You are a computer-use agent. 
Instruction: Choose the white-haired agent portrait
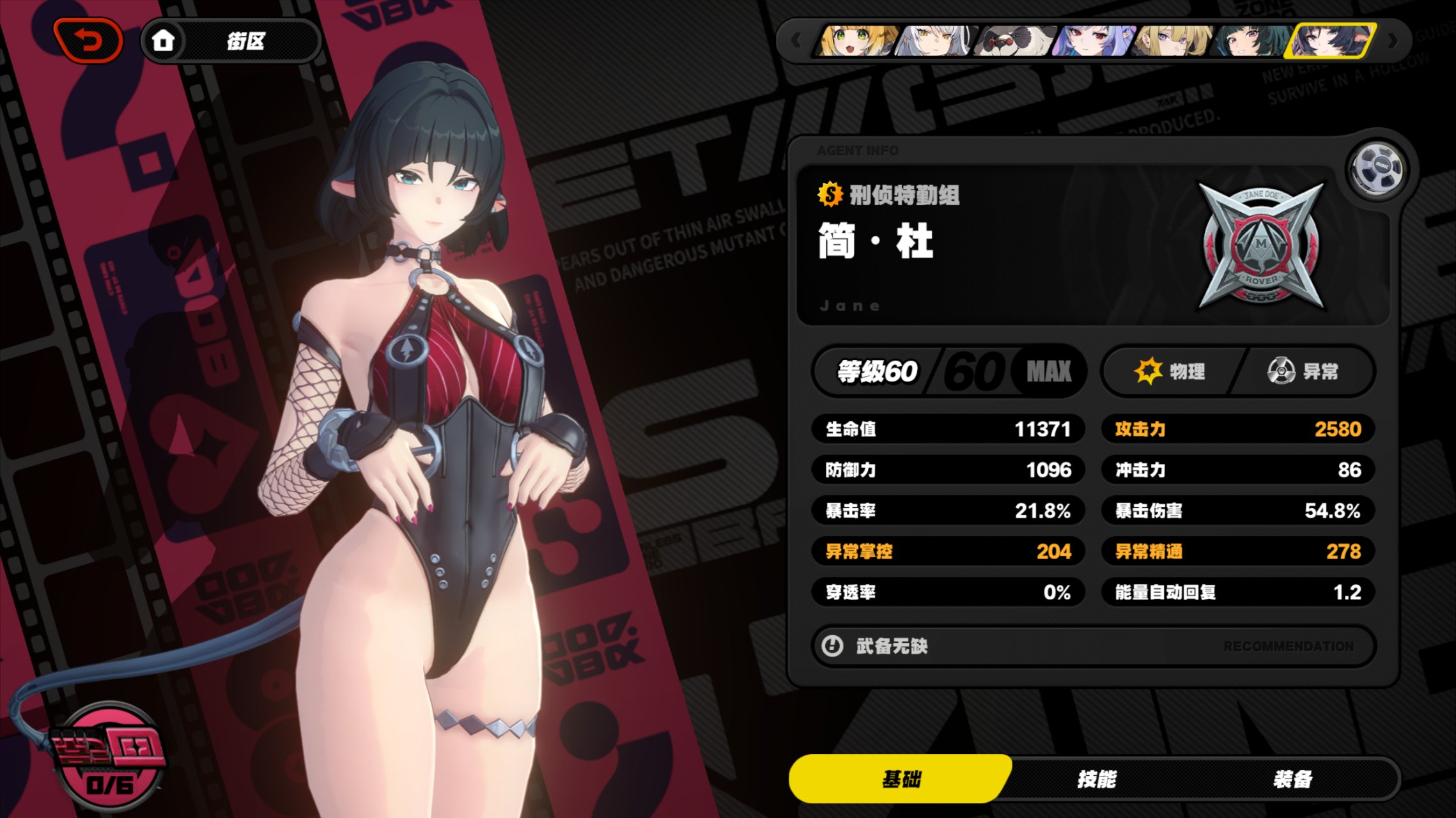coord(935,41)
